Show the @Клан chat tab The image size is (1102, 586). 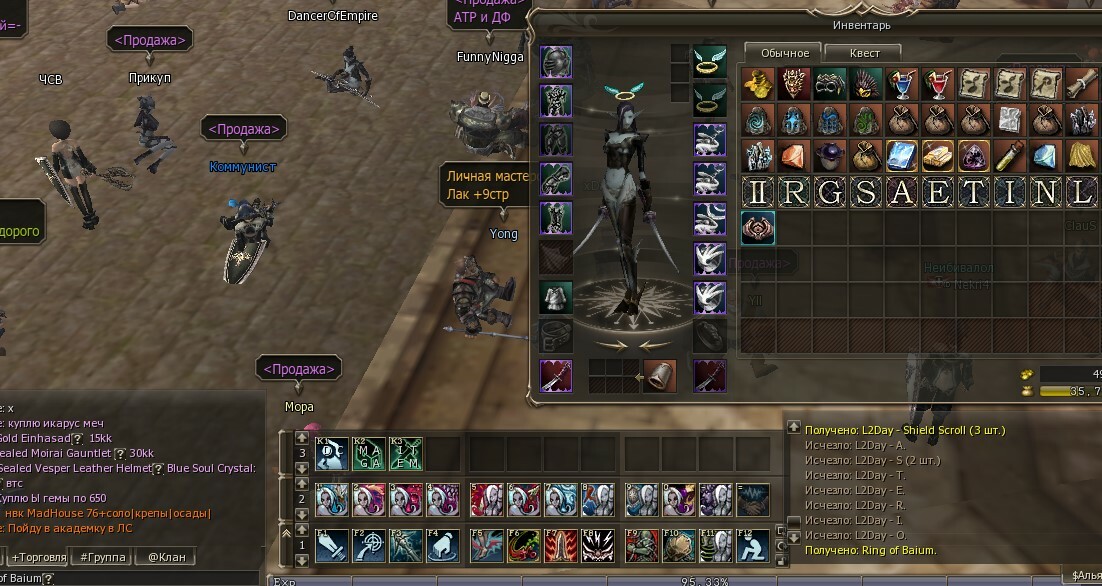(166, 557)
